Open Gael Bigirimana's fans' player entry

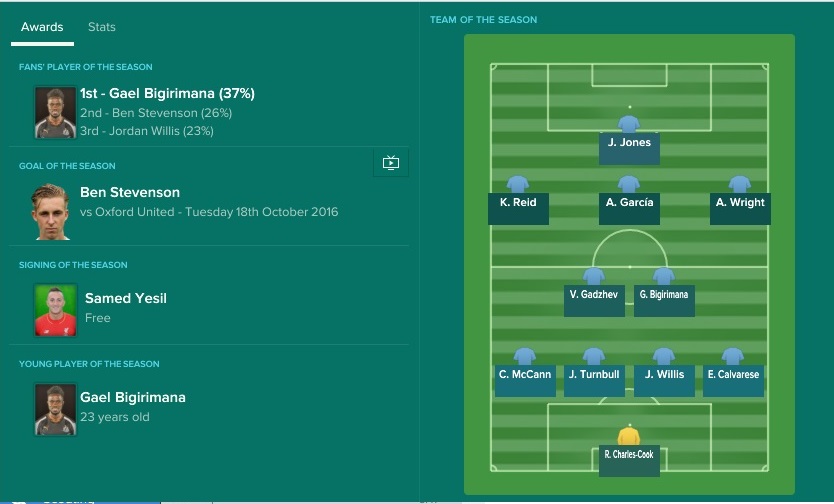(x=167, y=94)
